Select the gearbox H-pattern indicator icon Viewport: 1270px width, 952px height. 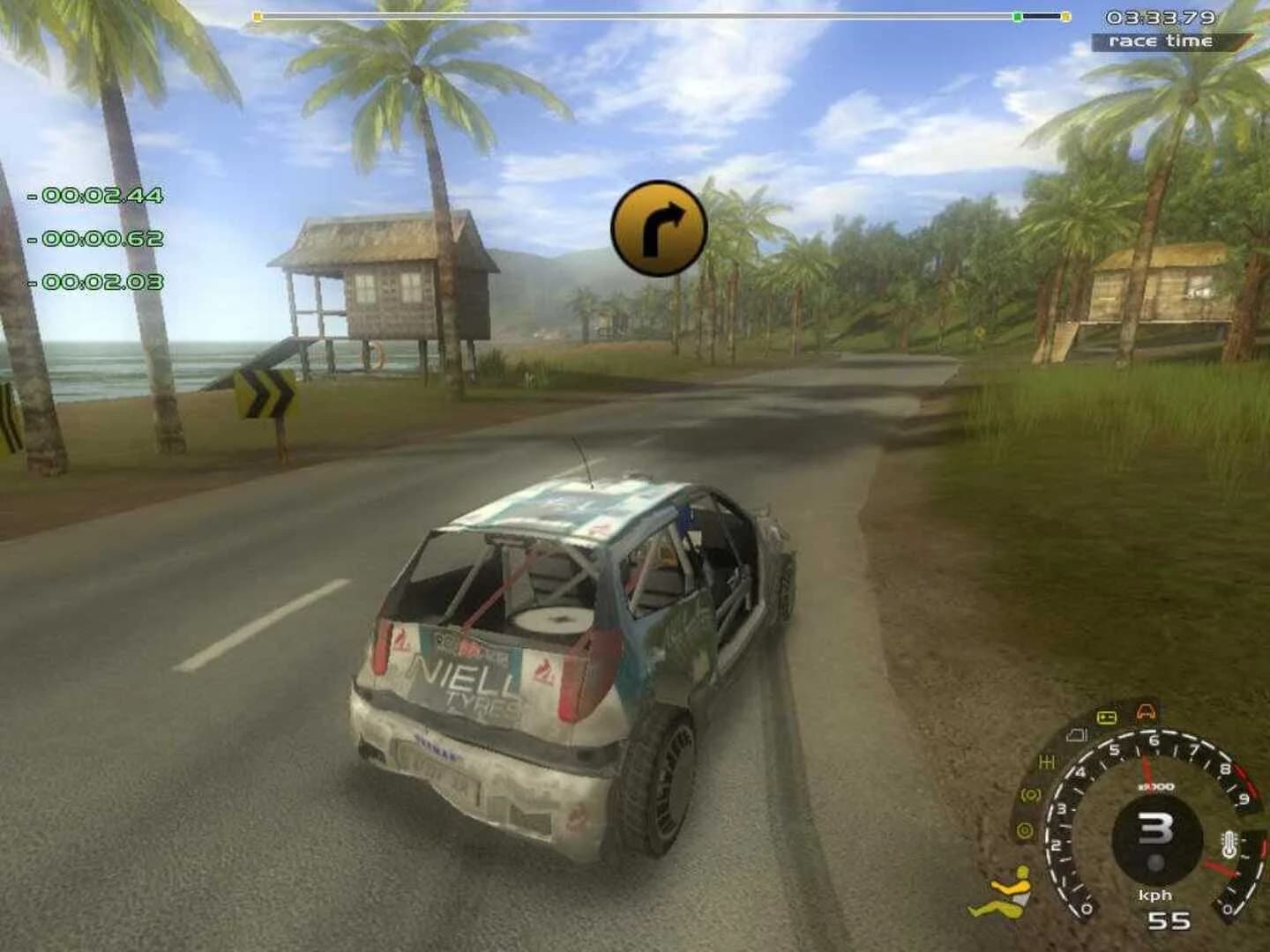1047,761
